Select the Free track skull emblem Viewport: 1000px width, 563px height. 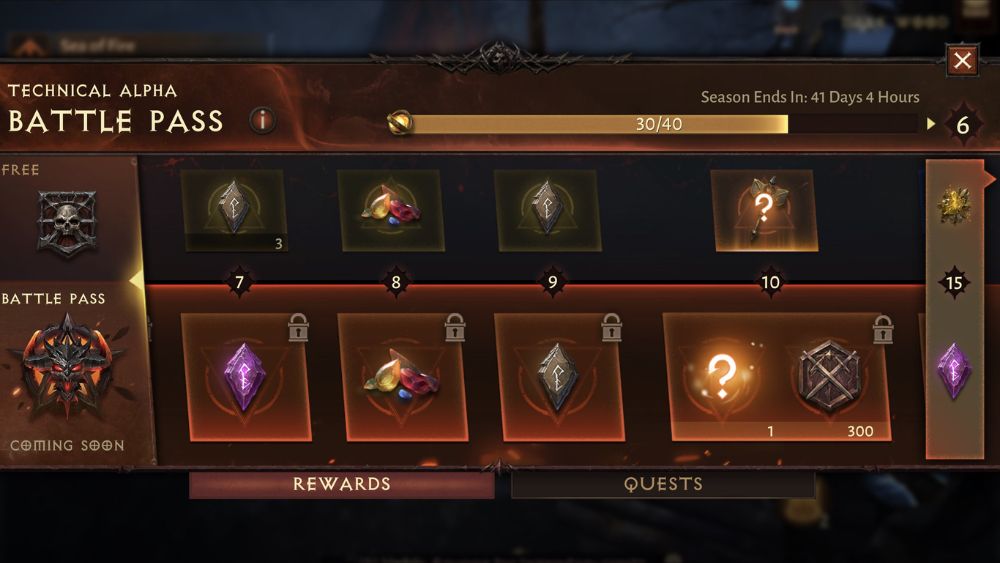point(66,221)
